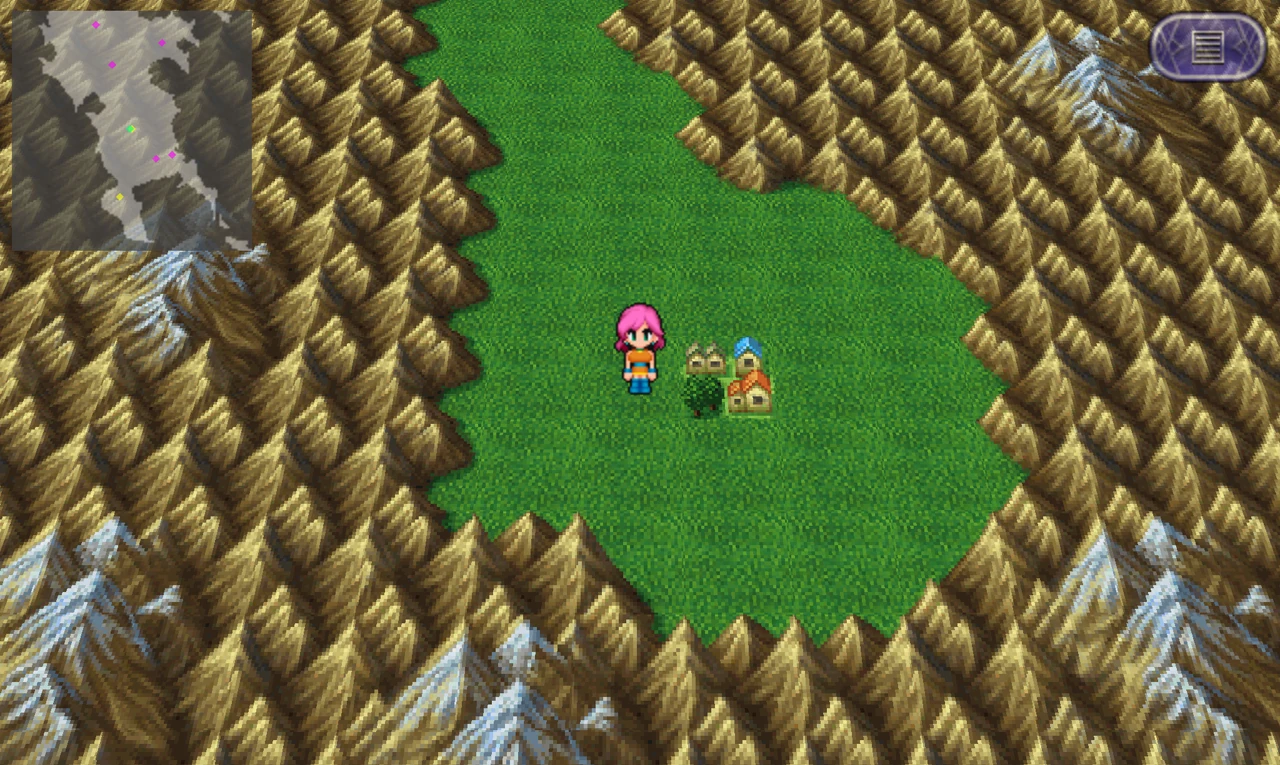
Task: Click the orange-roofed house in the village
Action: [x=748, y=392]
